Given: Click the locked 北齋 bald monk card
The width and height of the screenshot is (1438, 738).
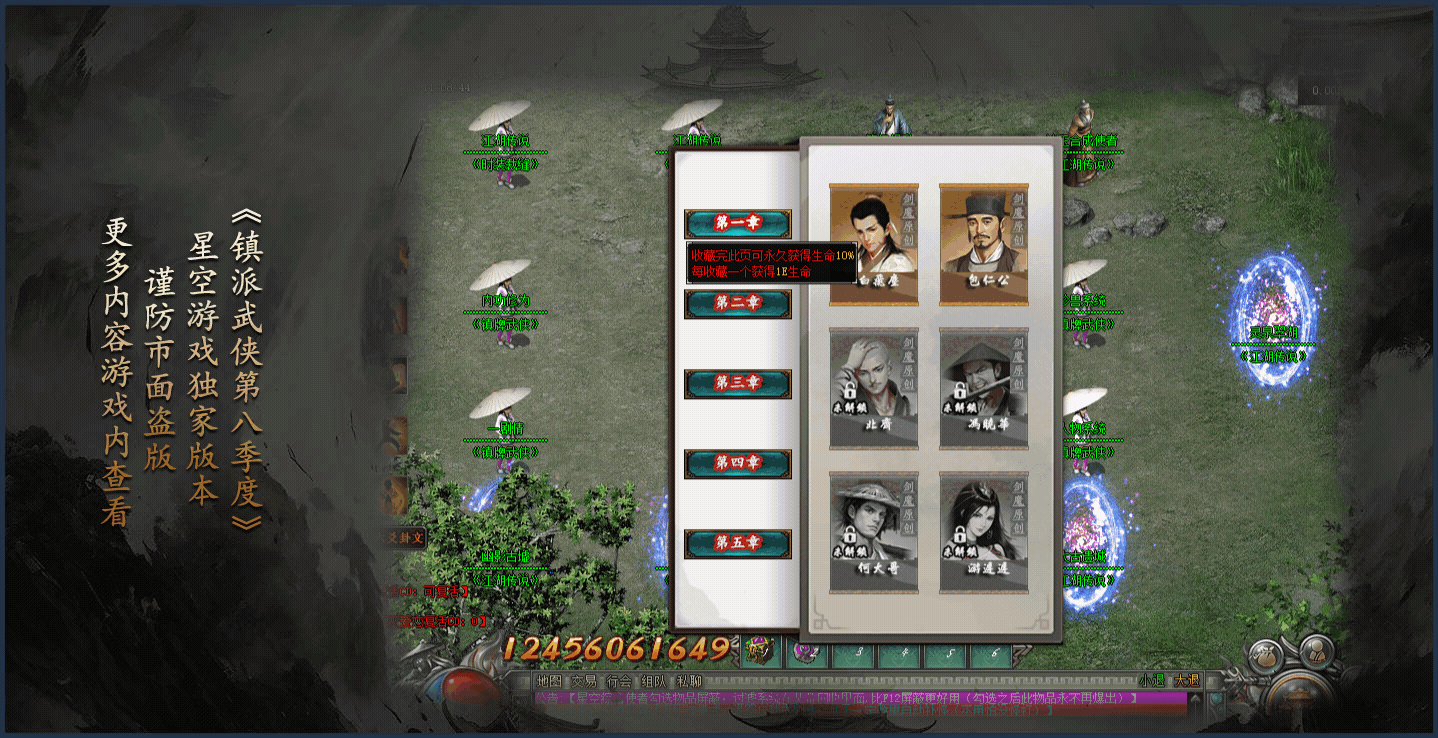Looking at the screenshot, I should coord(874,388).
